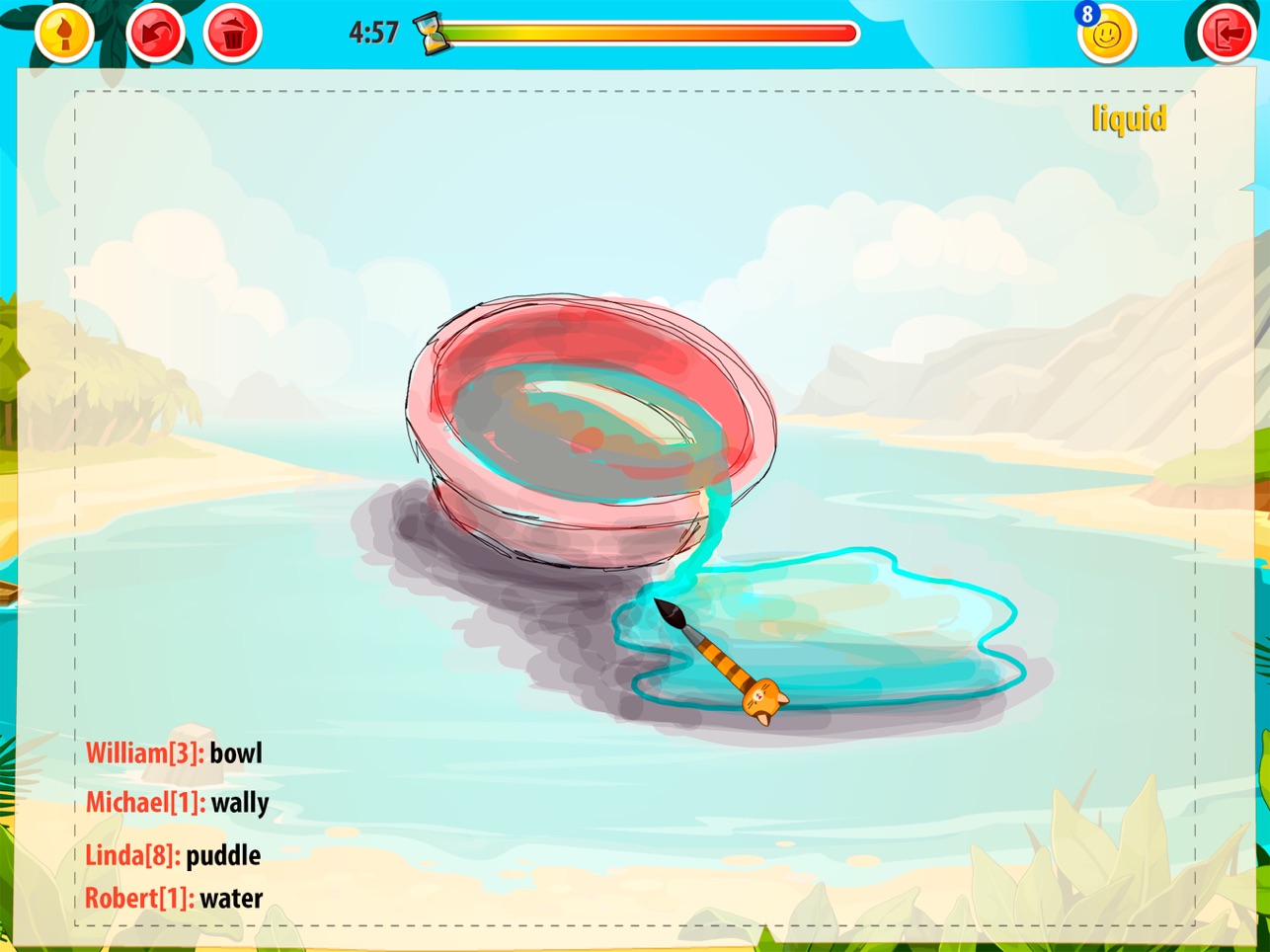Viewport: 1270px width, 952px height.
Task: Click the word hint 'liquid'
Action: (x=1128, y=120)
